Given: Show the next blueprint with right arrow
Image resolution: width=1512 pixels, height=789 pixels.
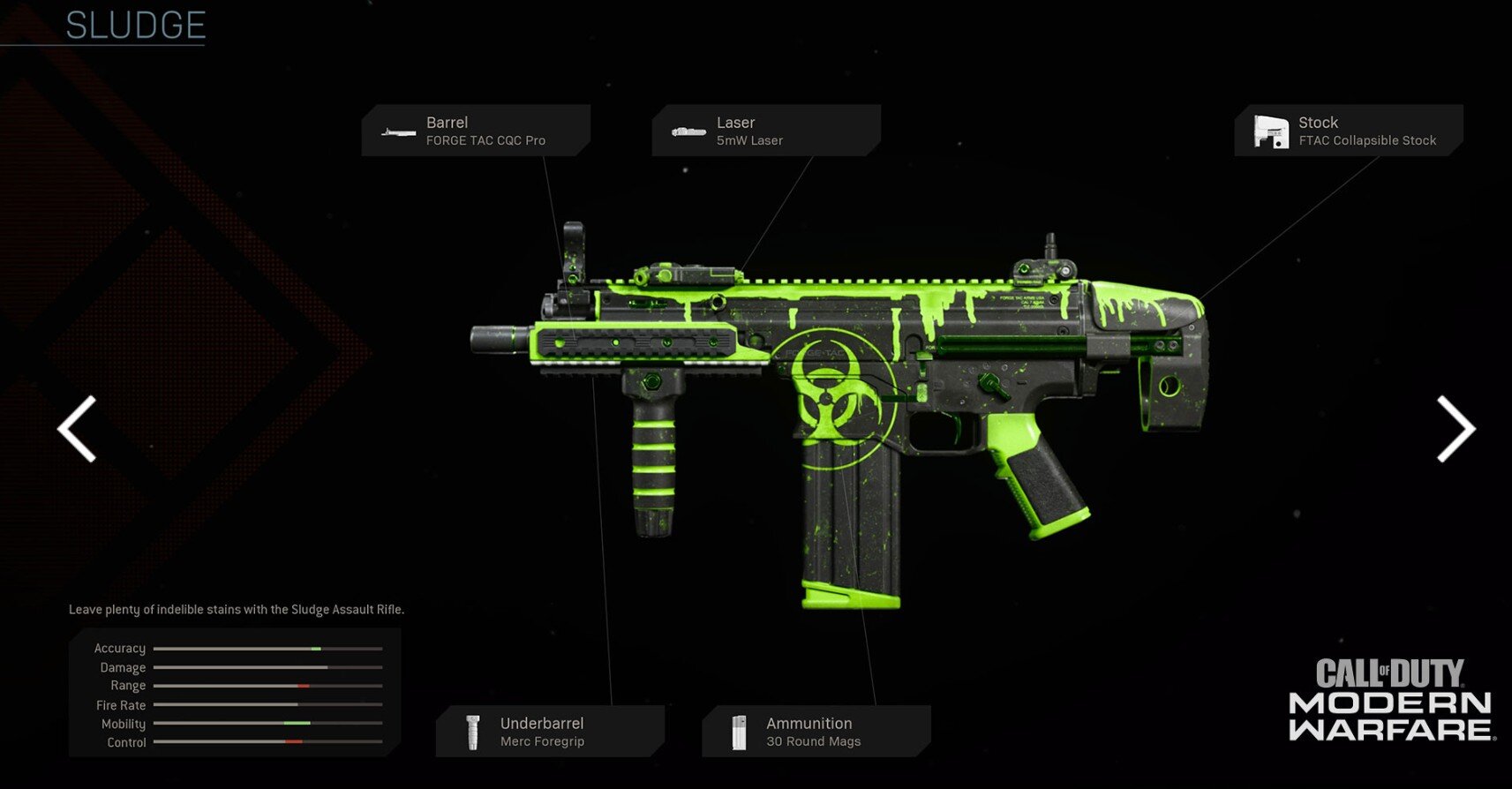Looking at the screenshot, I should coord(1456,429).
